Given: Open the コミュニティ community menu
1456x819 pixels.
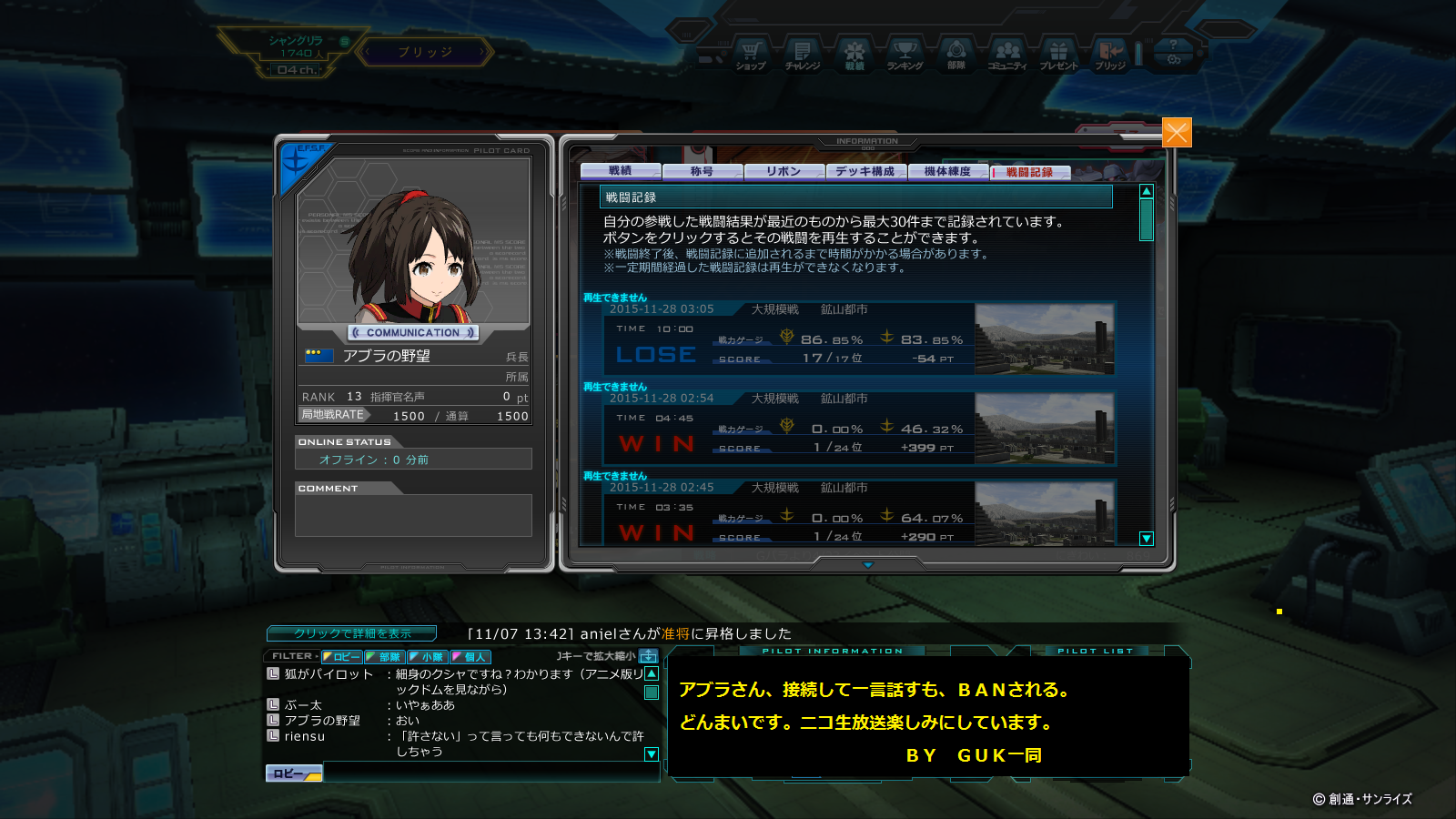Looking at the screenshot, I should [1007, 55].
